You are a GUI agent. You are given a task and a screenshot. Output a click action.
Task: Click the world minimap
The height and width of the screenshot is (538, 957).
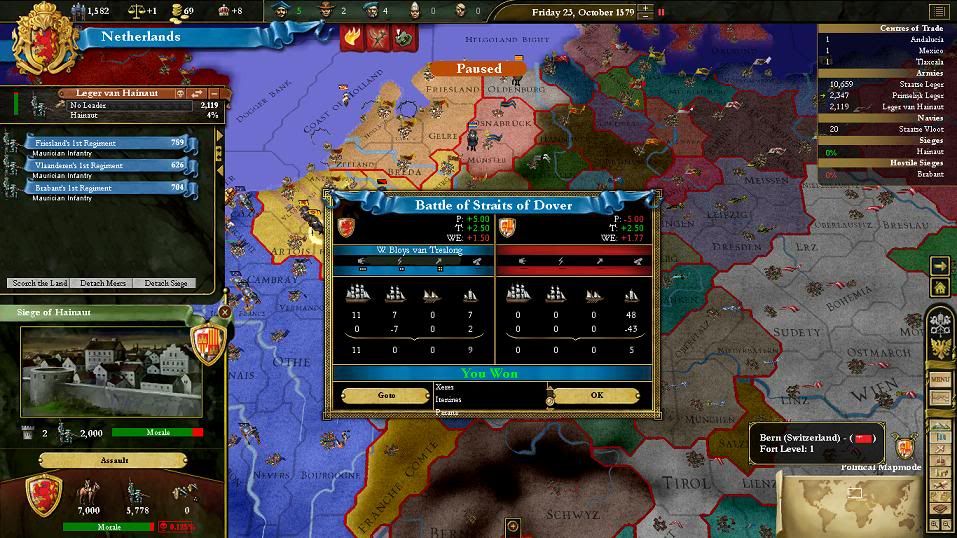point(850,502)
